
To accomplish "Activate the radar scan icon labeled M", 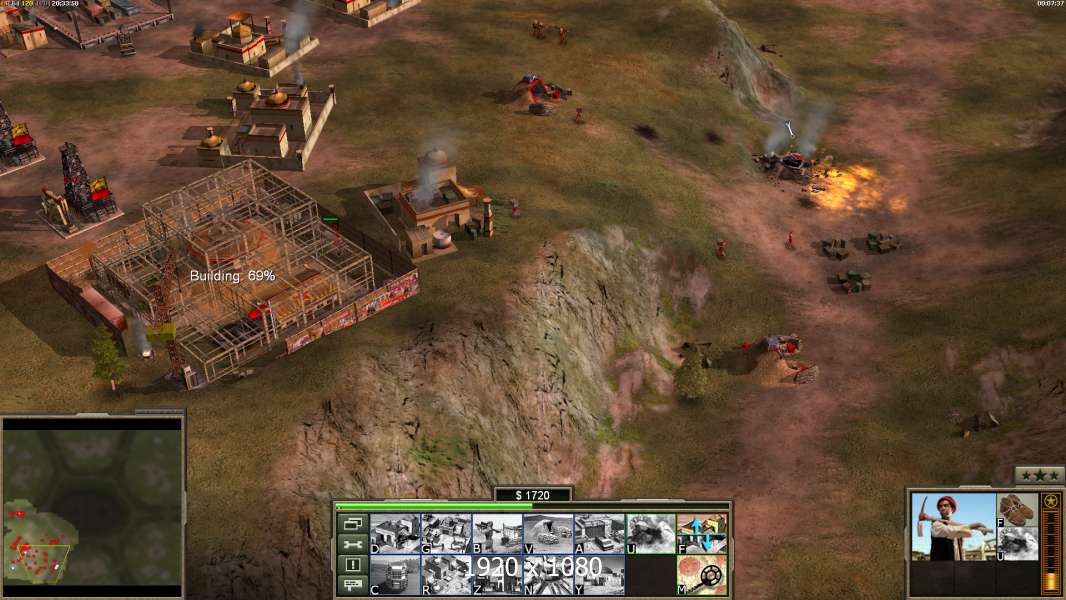I will tap(702, 574).
